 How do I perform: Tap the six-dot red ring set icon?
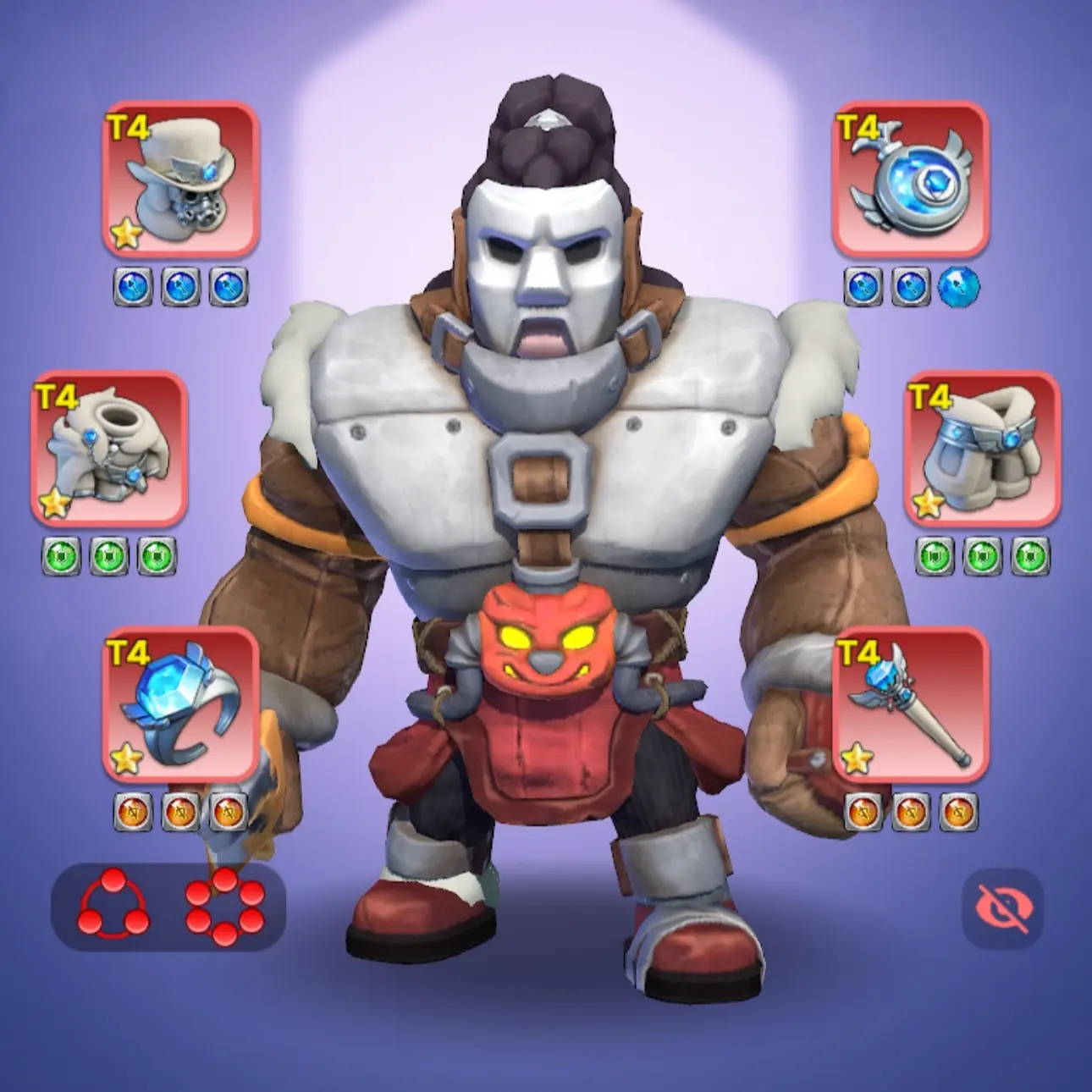224,907
